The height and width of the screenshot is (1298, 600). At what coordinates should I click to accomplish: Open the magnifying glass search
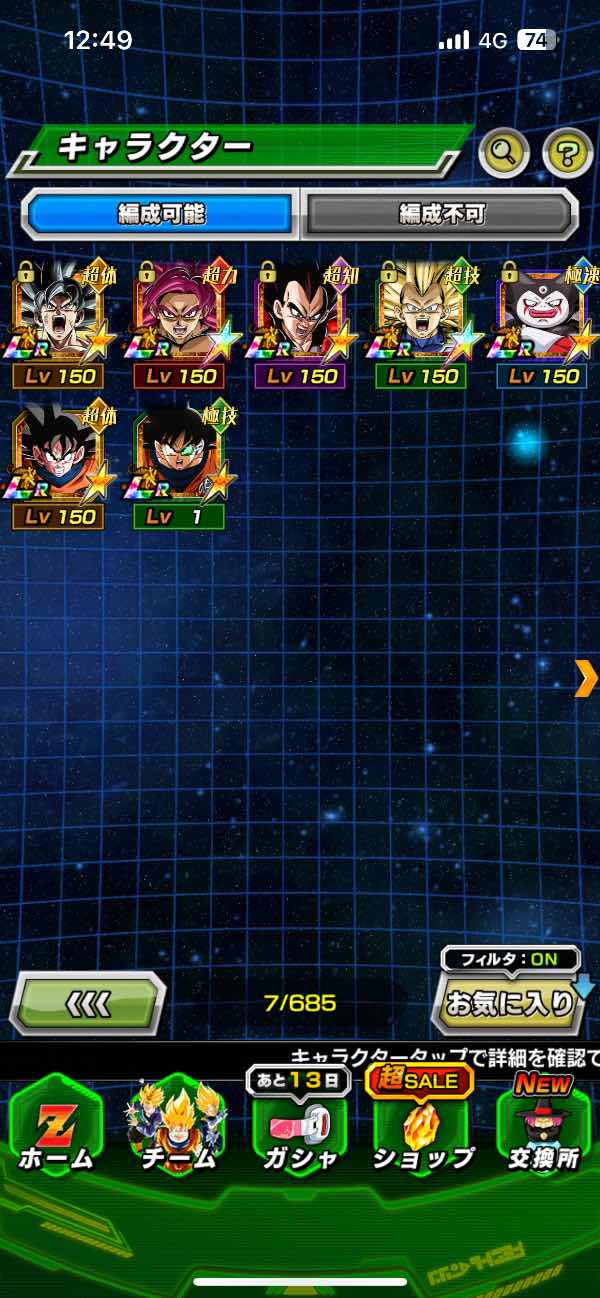[x=505, y=152]
